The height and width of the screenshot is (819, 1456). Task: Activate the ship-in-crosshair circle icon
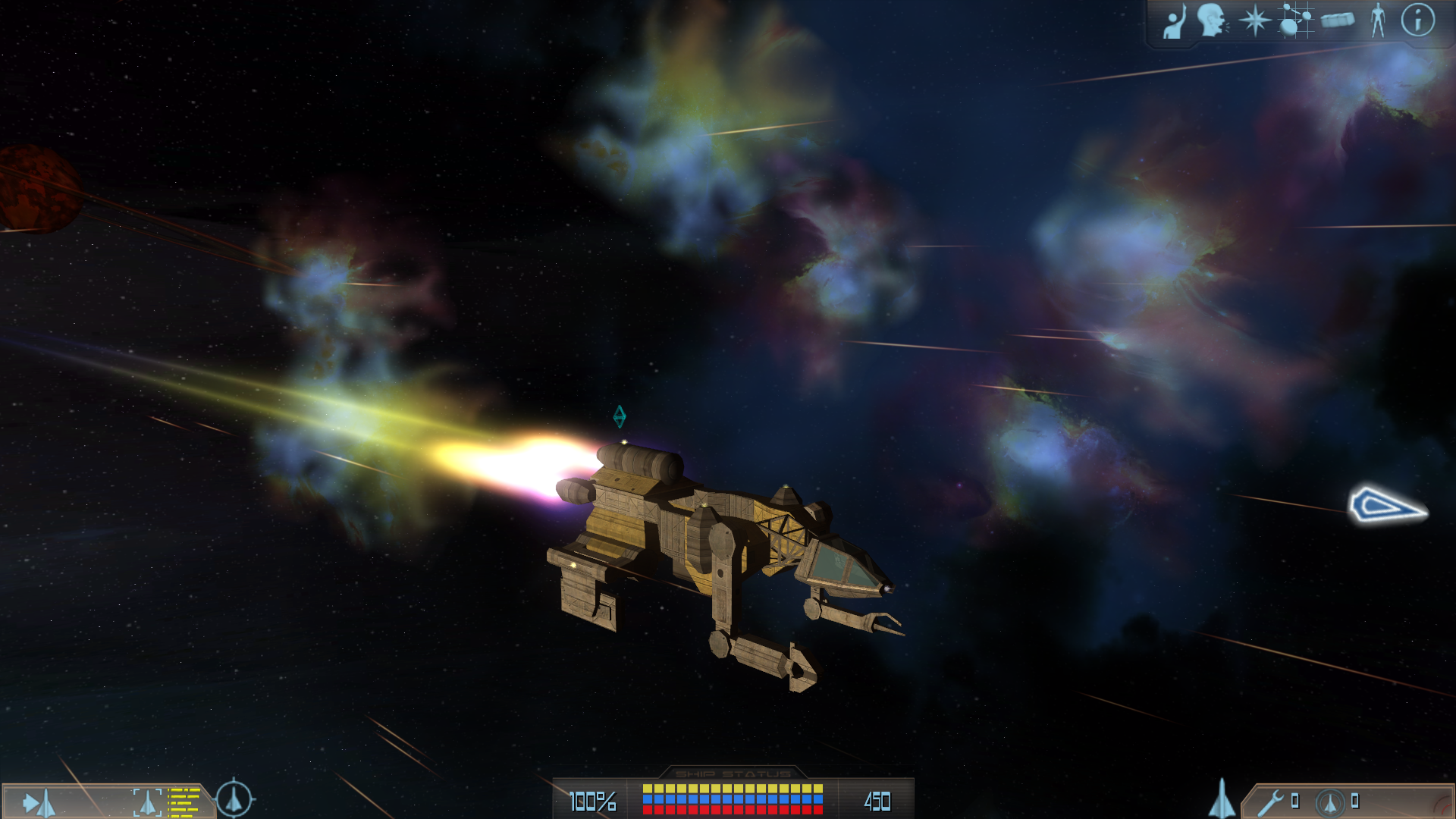(234, 799)
